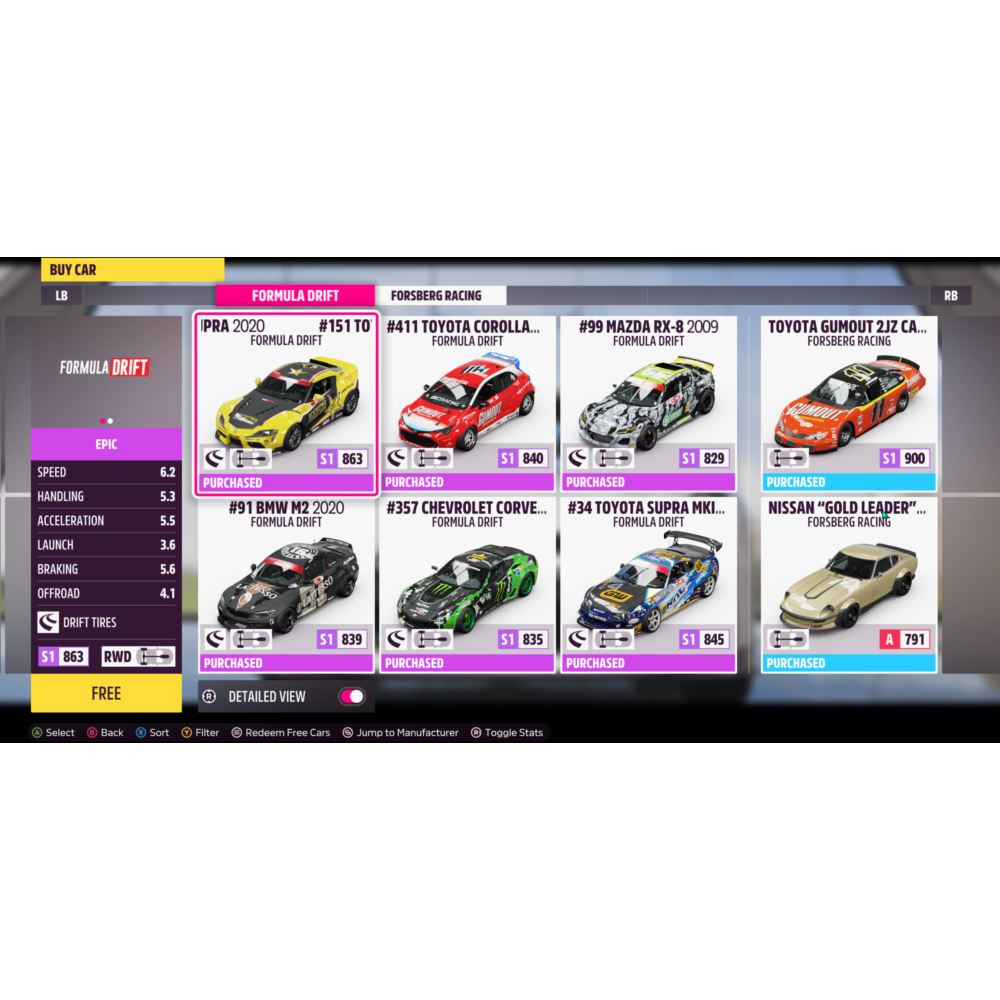The image size is (1000, 1000).
Task: Click the yellow FREE price button
Action: click(x=106, y=693)
